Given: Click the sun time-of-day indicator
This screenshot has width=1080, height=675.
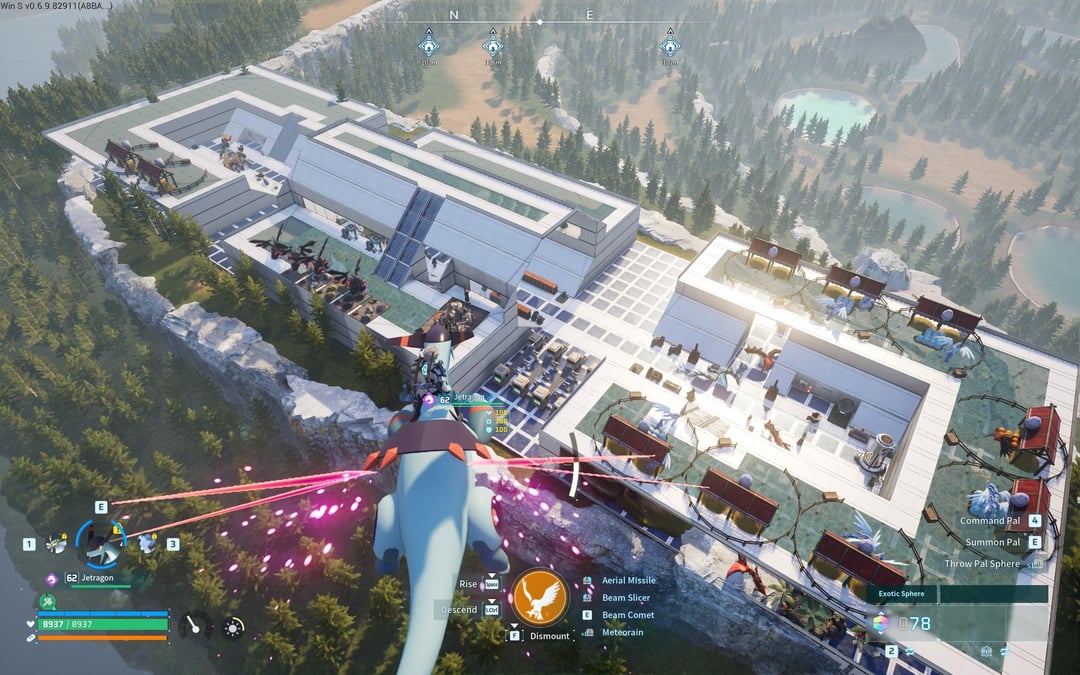Looking at the screenshot, I should (x=233, y=627).
